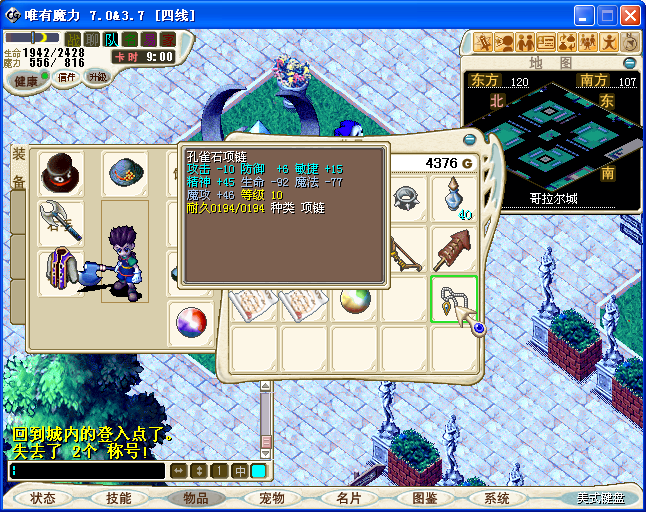This screenshot has height=512, width=646.
Task: Click the minimap of 哥拉尔城
Action: 553,137
